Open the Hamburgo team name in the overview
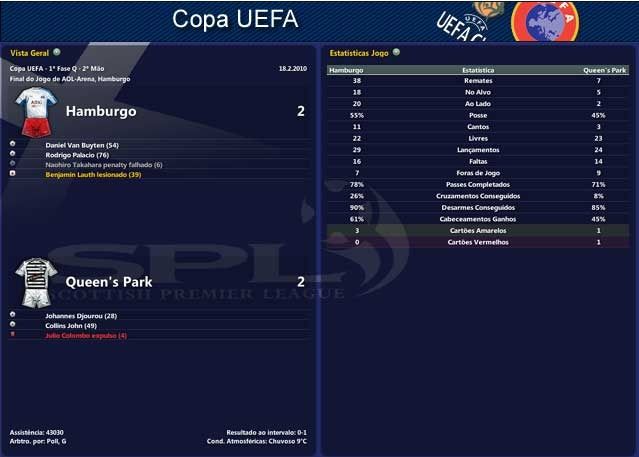This screenshot has width=639, height=457. (101, 111)
